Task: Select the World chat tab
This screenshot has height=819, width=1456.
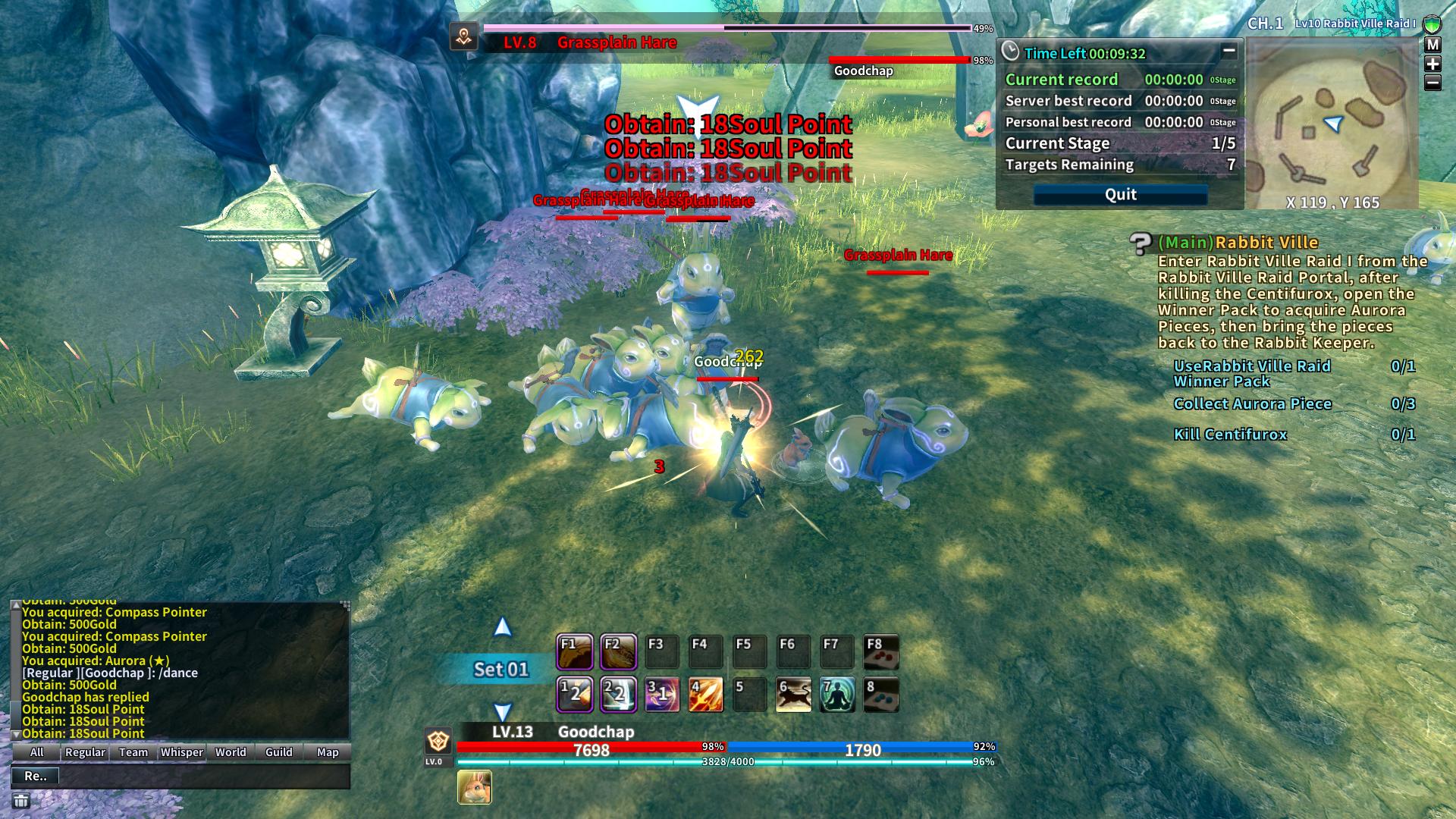Action: 231,752
